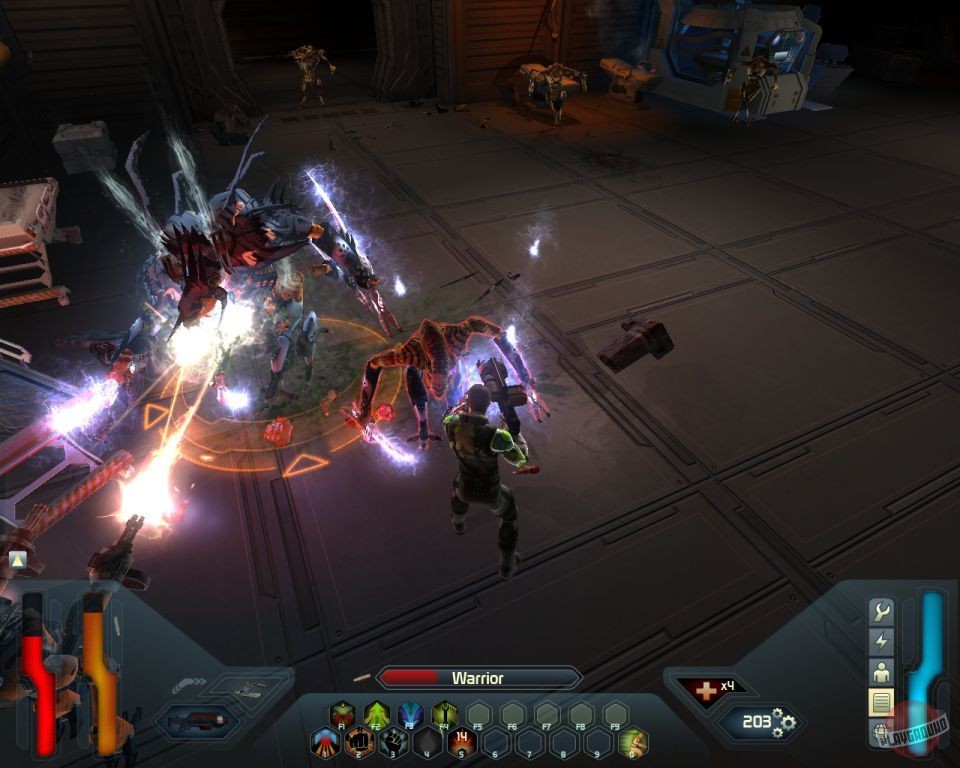Select the F4 green wrench ability

(445, 714)
